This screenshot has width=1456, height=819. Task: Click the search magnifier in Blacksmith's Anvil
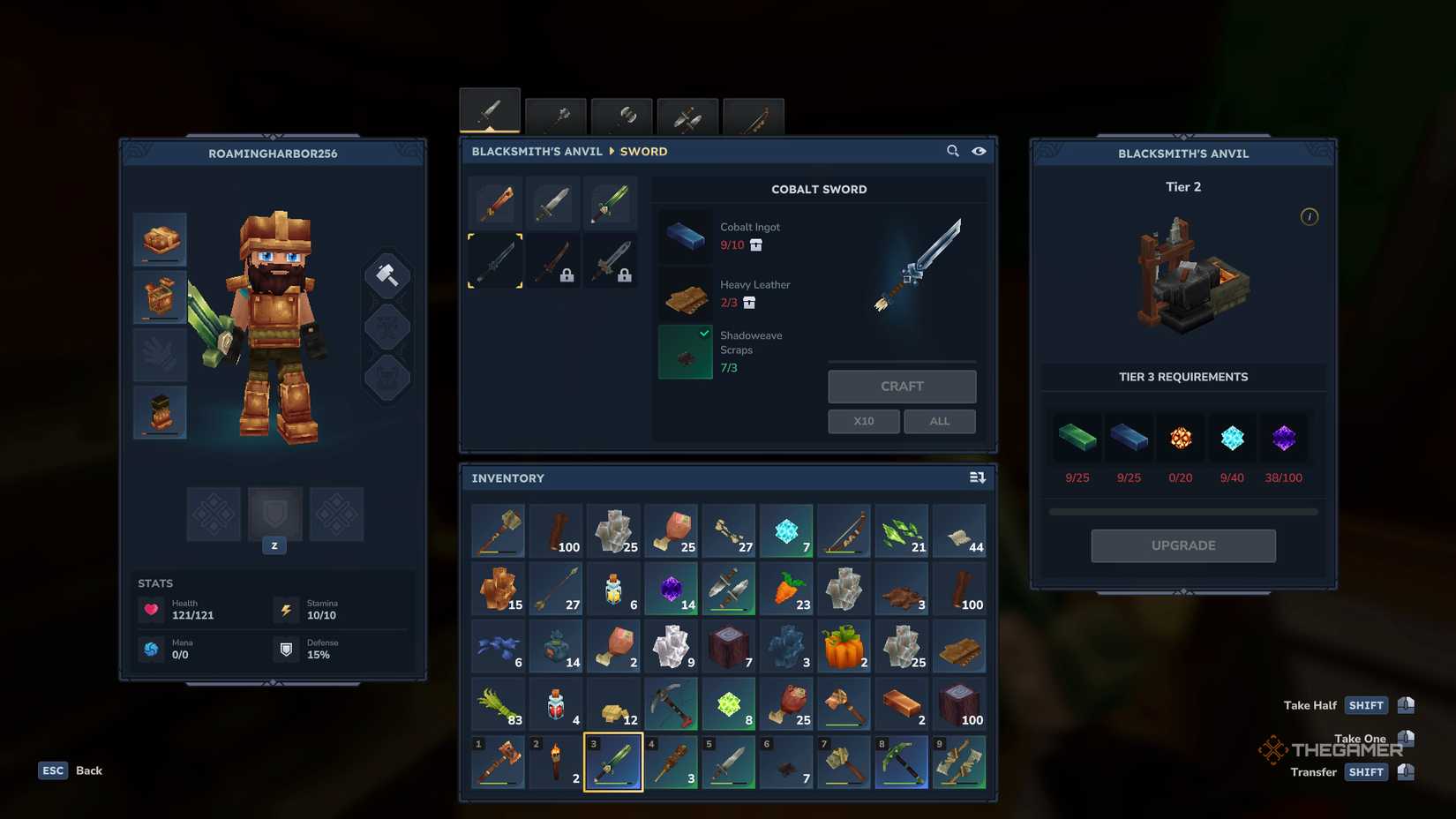(953, 151)
